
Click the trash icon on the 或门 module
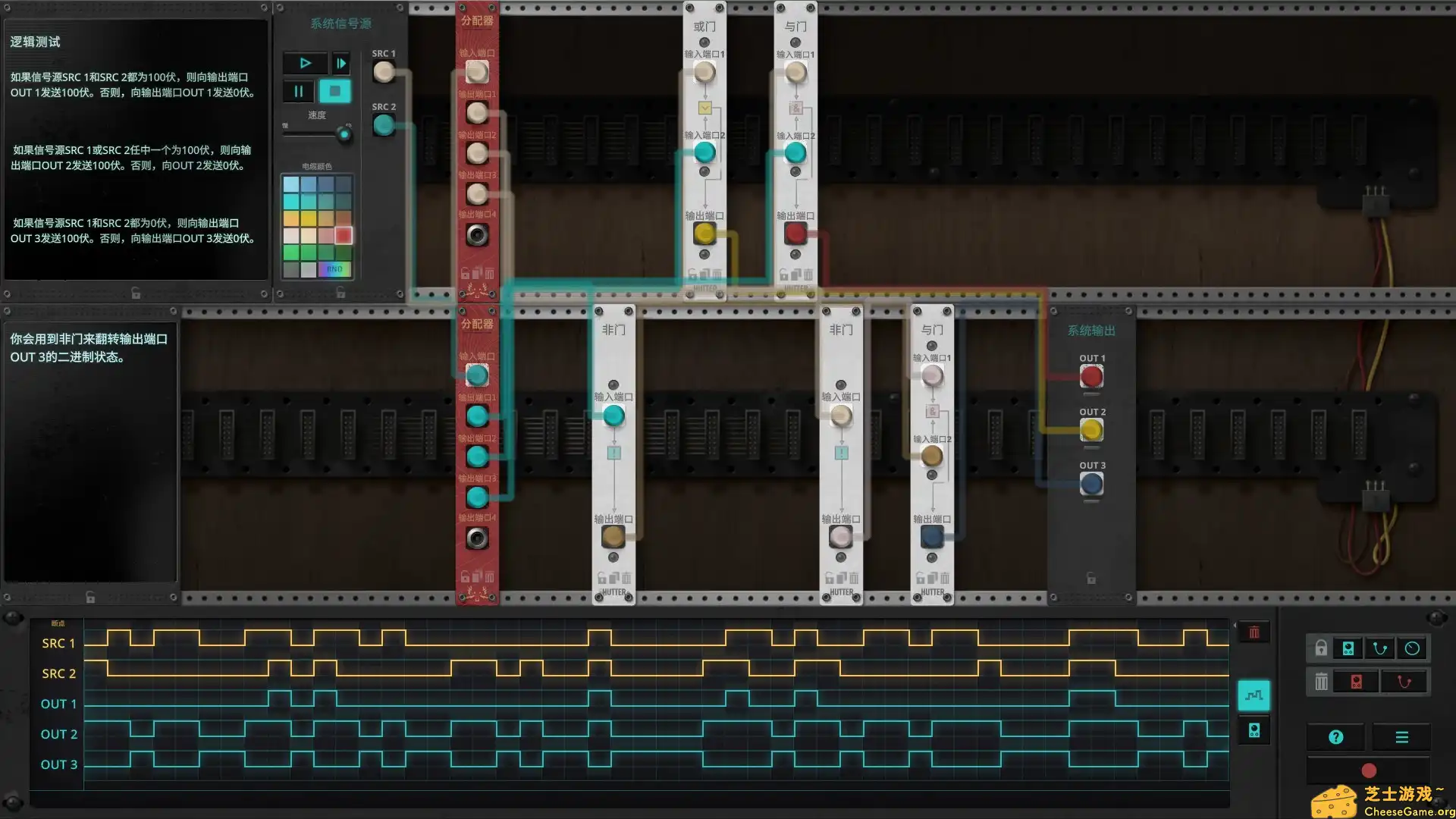pos(717,275)
